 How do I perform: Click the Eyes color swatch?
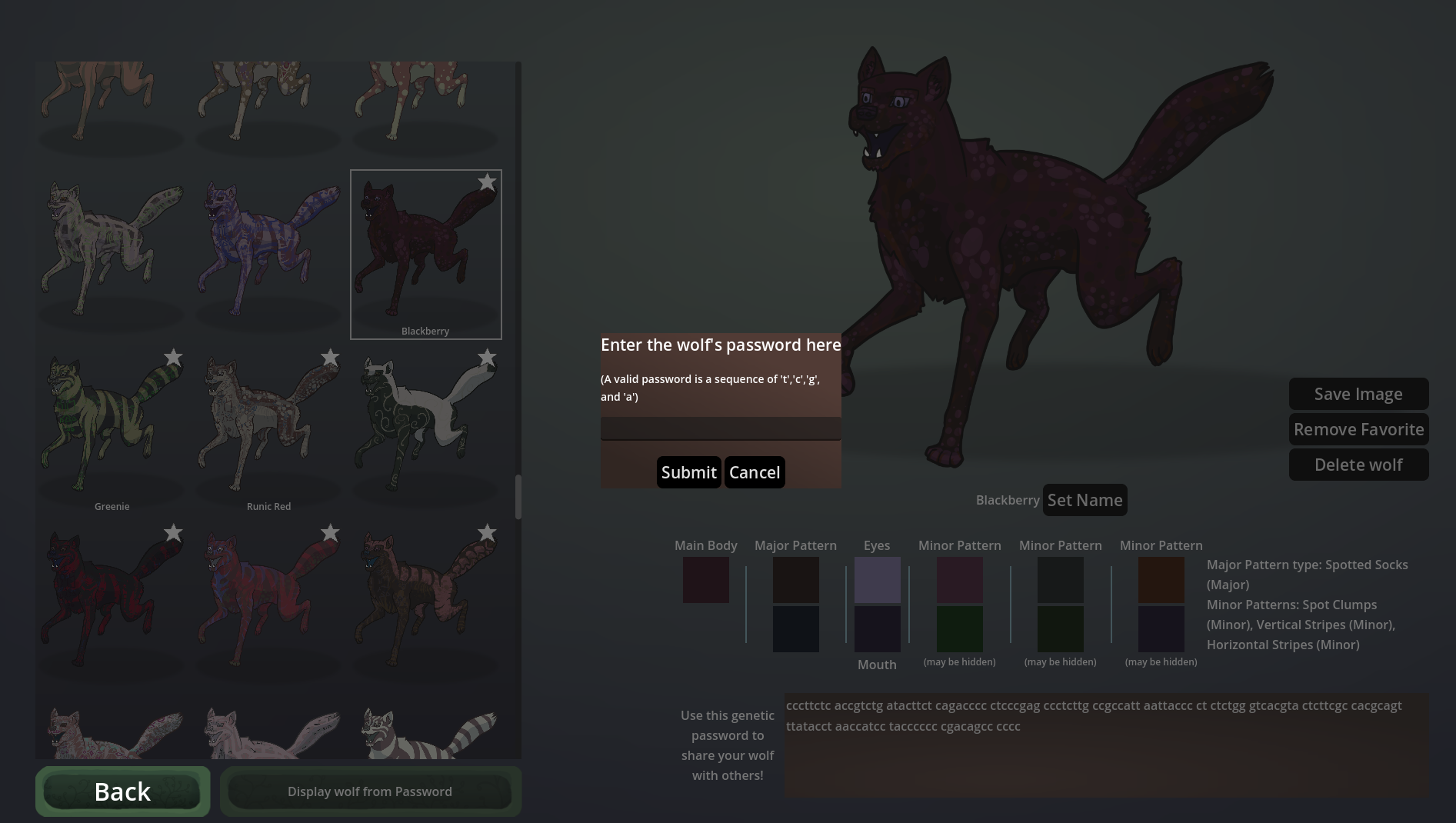click(x=877, y=580)
